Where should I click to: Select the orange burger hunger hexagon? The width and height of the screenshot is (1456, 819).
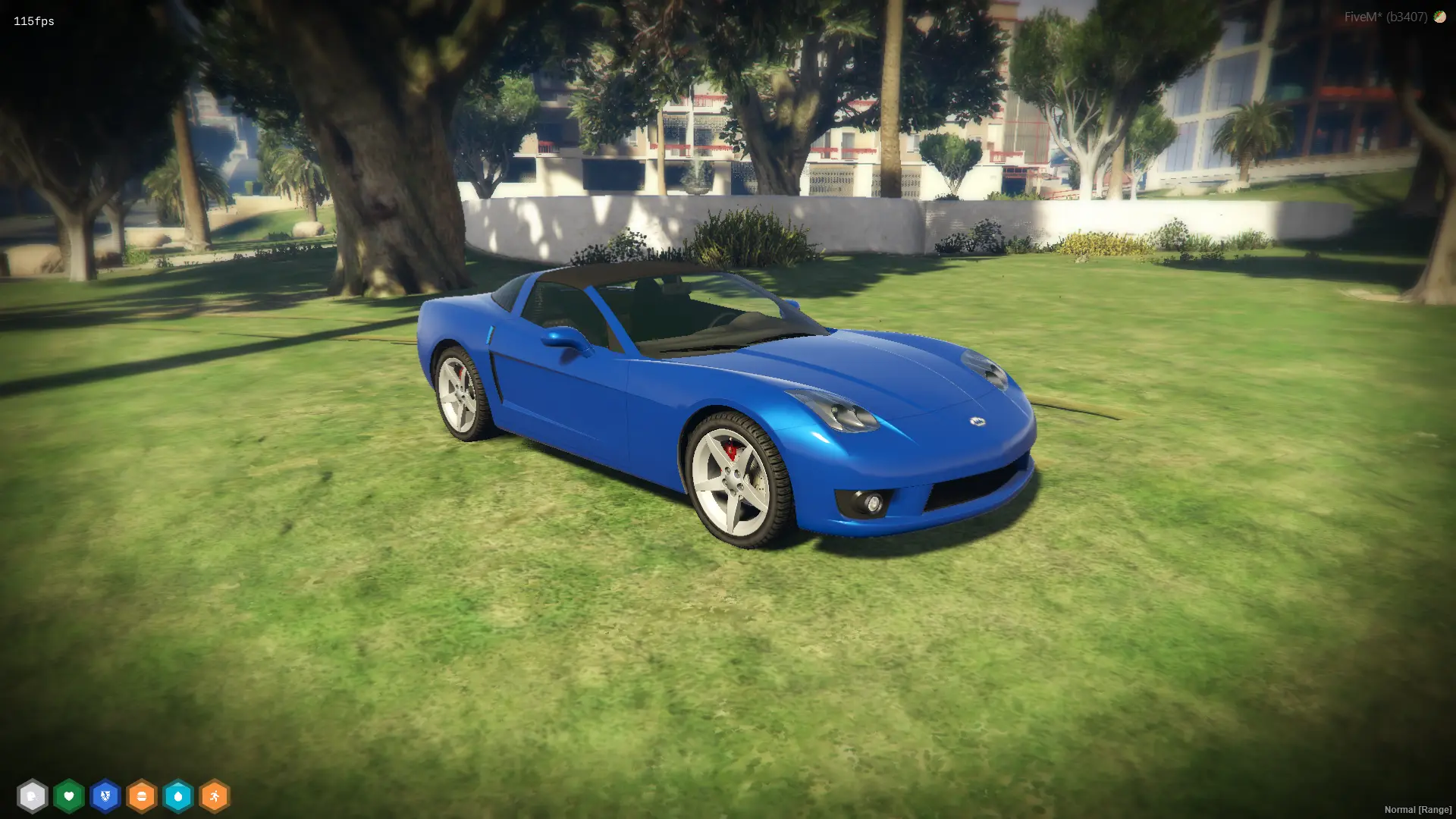pyautogui.click(x=142, y=796)
